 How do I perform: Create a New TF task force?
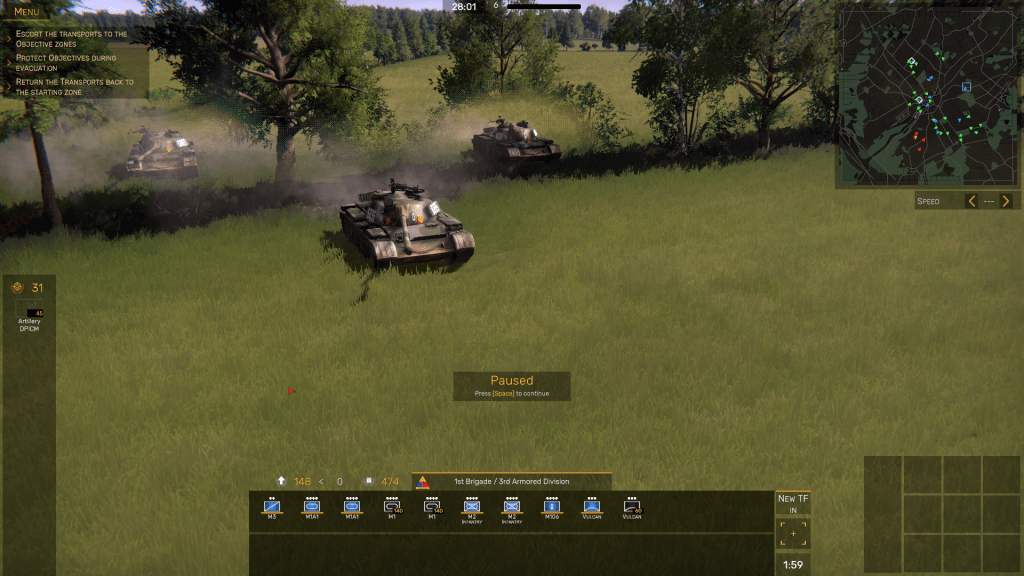[x=793, y=502]
